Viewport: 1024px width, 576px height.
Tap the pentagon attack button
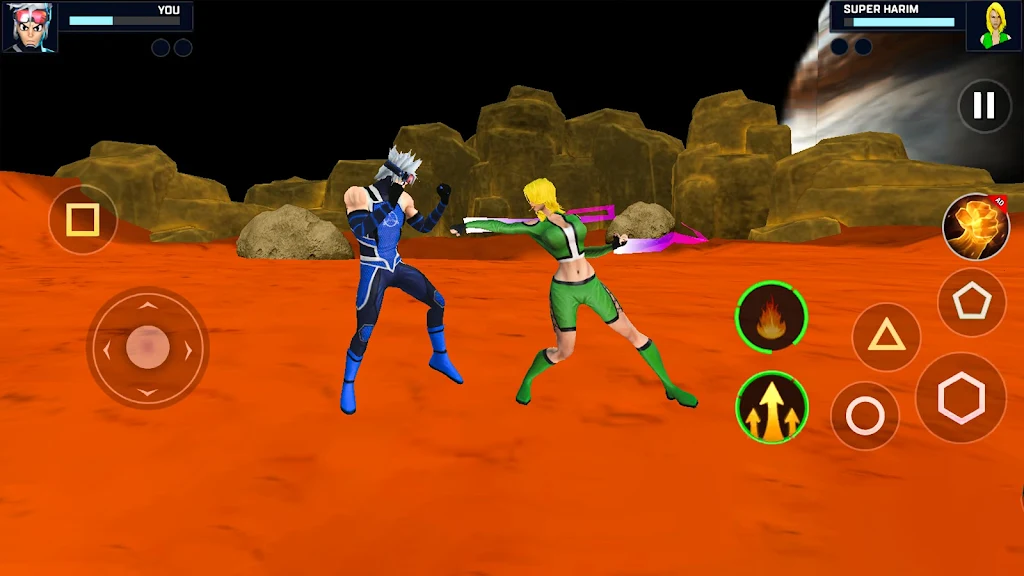click(971, 301)
